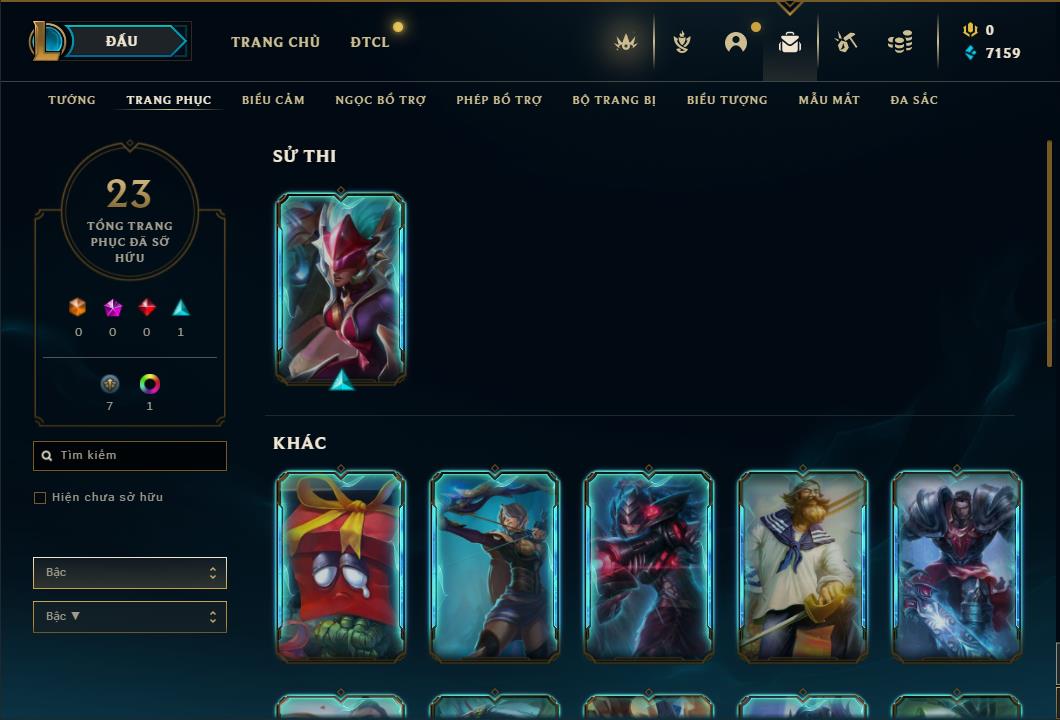Show the BỘ TRANG BỊ tab
This screenshot has height=720, width=1060.
614,100
